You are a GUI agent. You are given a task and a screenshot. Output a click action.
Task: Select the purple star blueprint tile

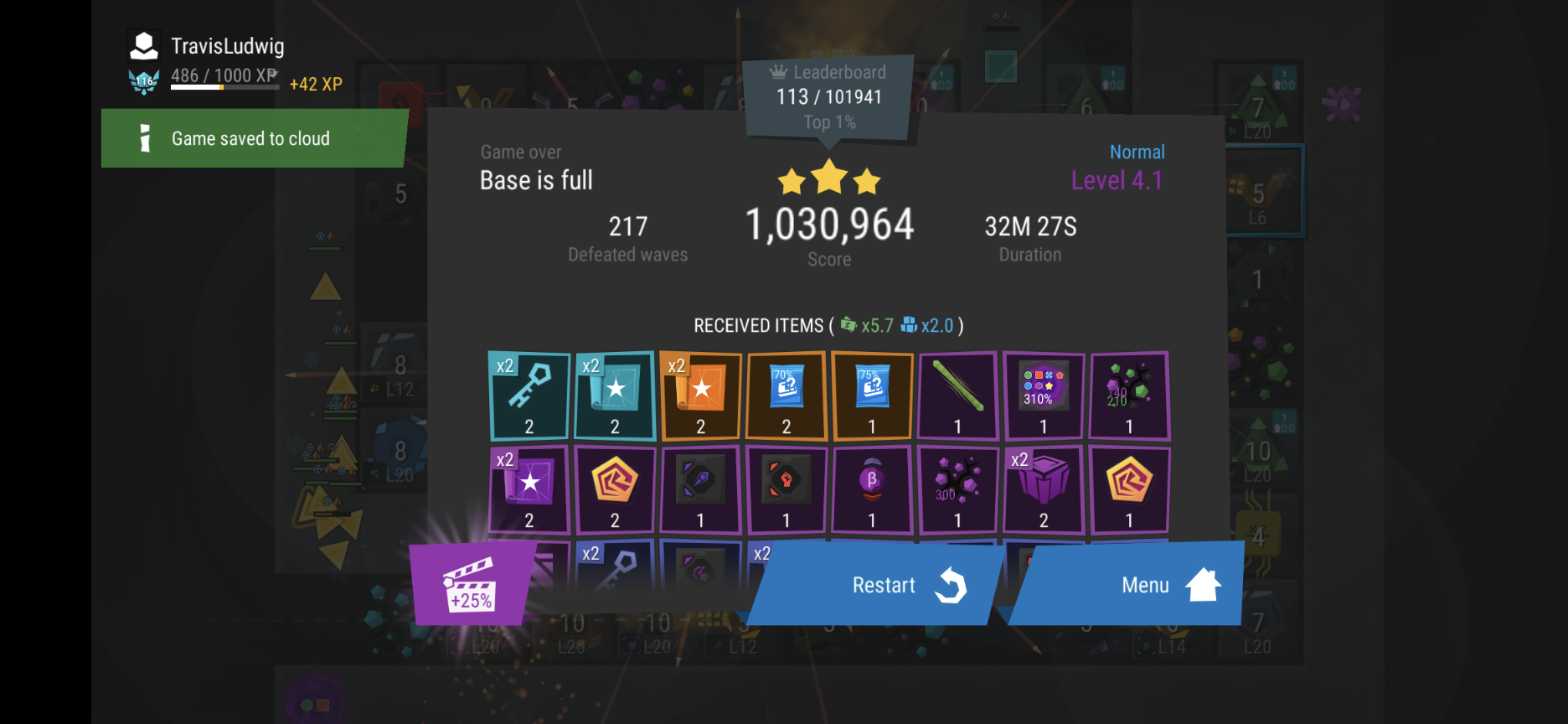[x=529, y=490]
